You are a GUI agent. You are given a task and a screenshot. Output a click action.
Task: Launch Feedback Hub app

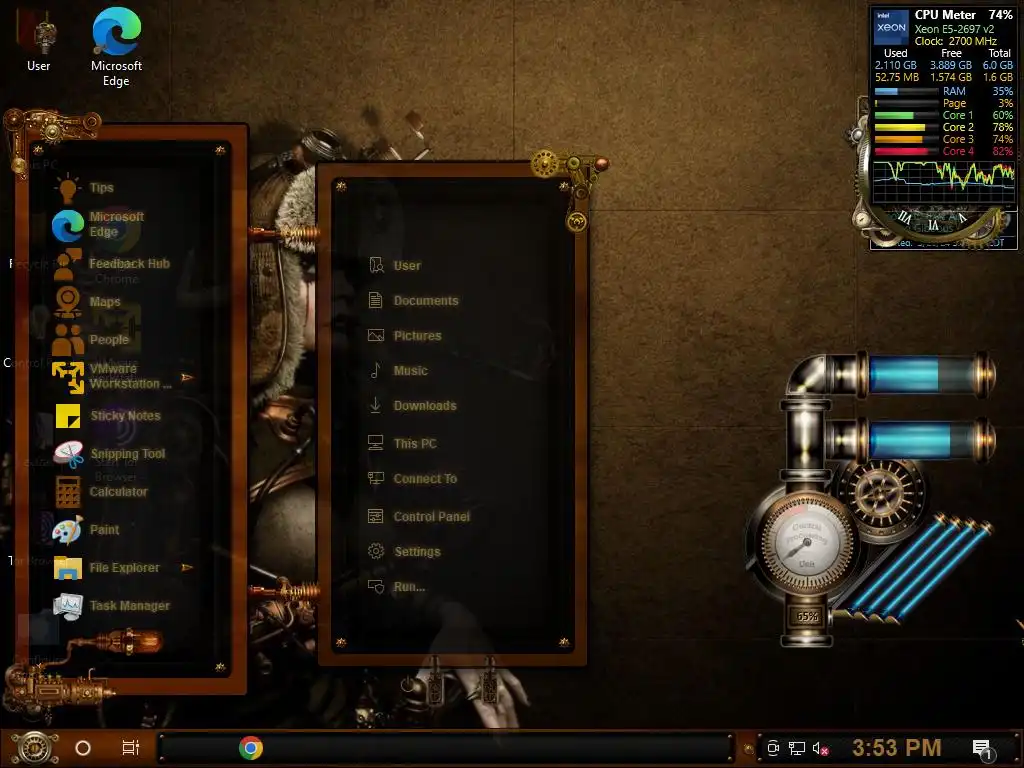click(x=127, y=264)
